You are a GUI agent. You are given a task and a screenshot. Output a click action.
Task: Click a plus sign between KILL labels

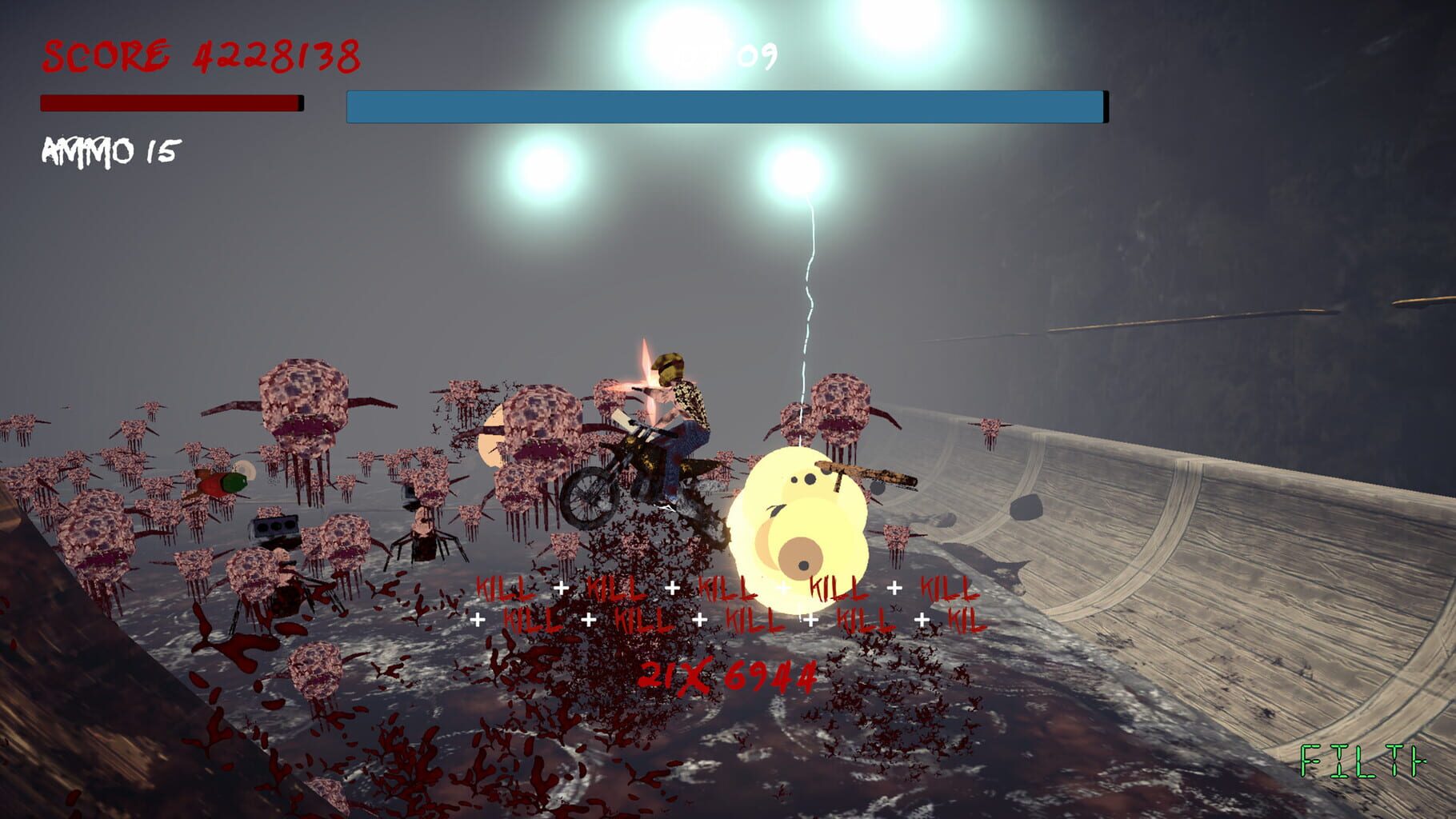[x=560, y=586]
